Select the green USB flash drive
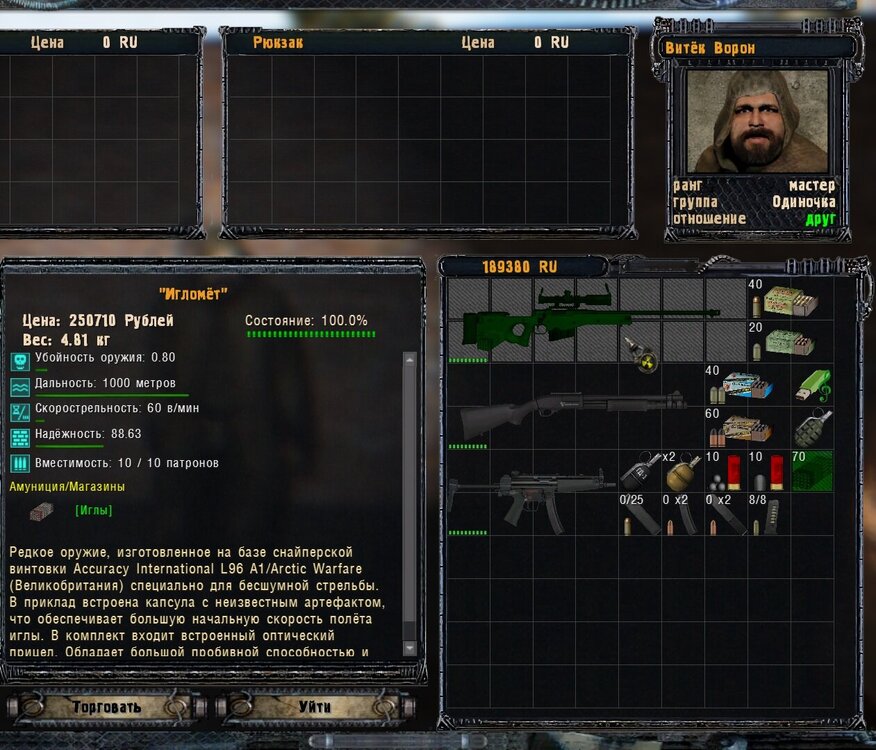876x750 pixels. (811, 384)
